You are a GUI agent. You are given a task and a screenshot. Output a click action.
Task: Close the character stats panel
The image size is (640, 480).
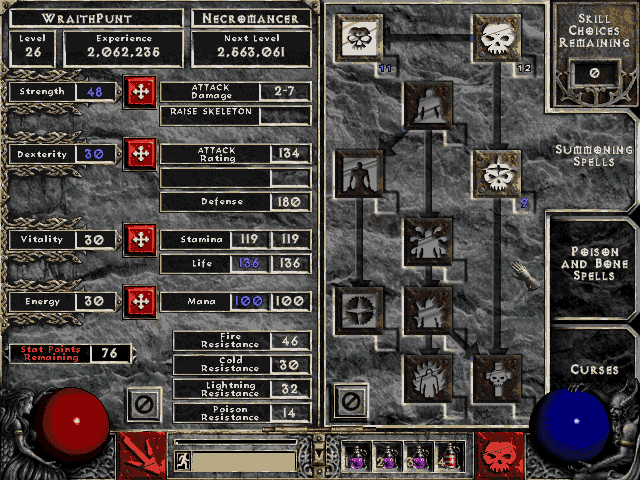[142, 404]
